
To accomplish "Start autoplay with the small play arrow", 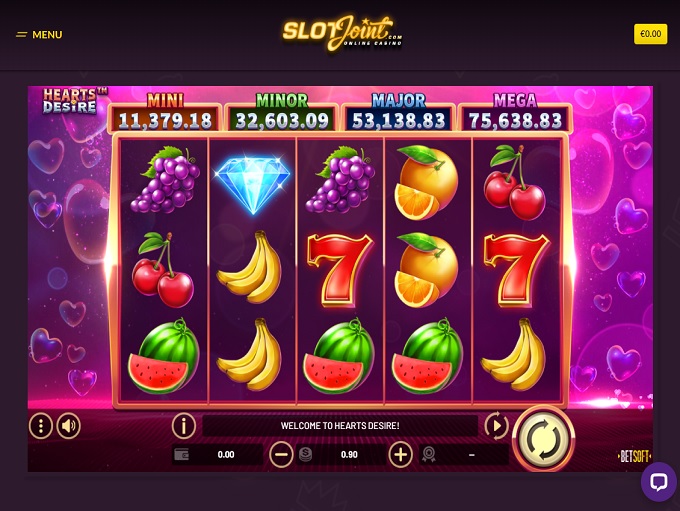I will (496, 426).
